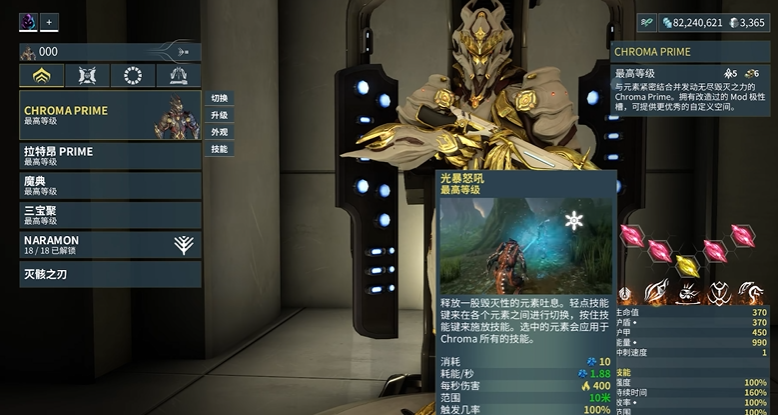This screenshot has width=778, height=415.
Task: Open the 外观 appearance menu
Action: pyautogui.click(x=219, y=132)
